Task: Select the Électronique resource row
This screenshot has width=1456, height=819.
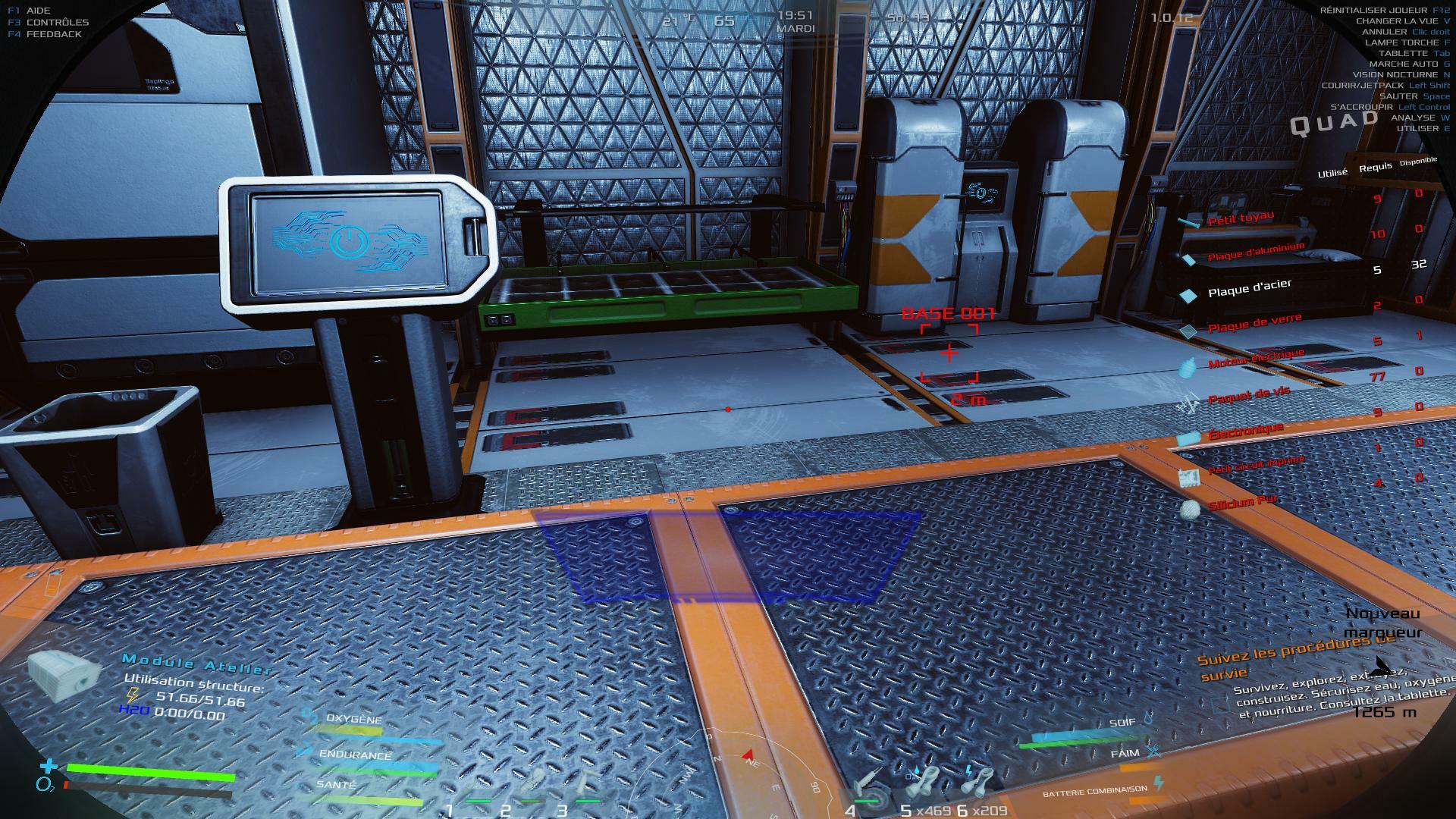Action: 1245,431
